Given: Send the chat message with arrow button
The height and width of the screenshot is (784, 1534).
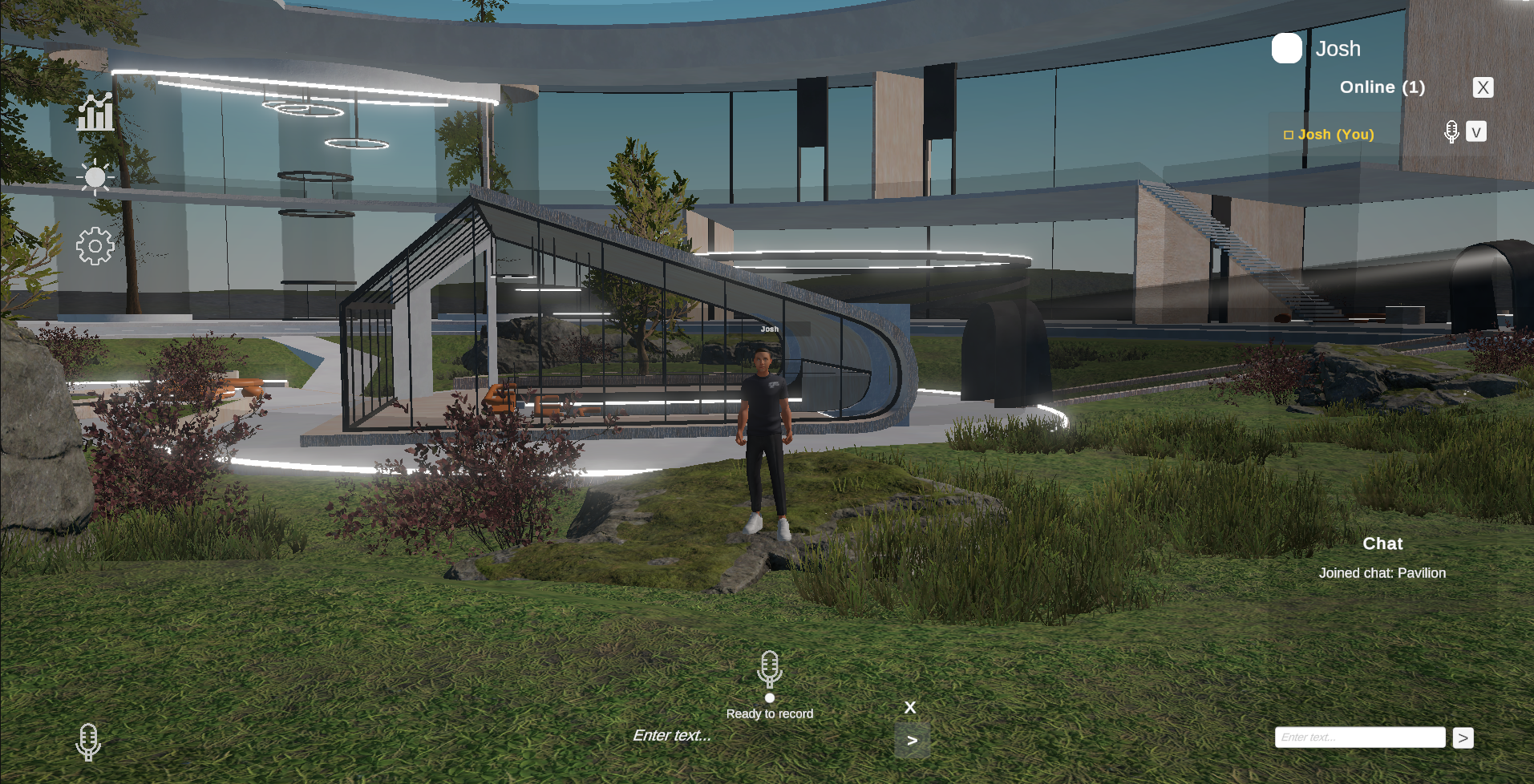Looking at the screenshot, I should pyautogui.click(x=1463, y=738).
